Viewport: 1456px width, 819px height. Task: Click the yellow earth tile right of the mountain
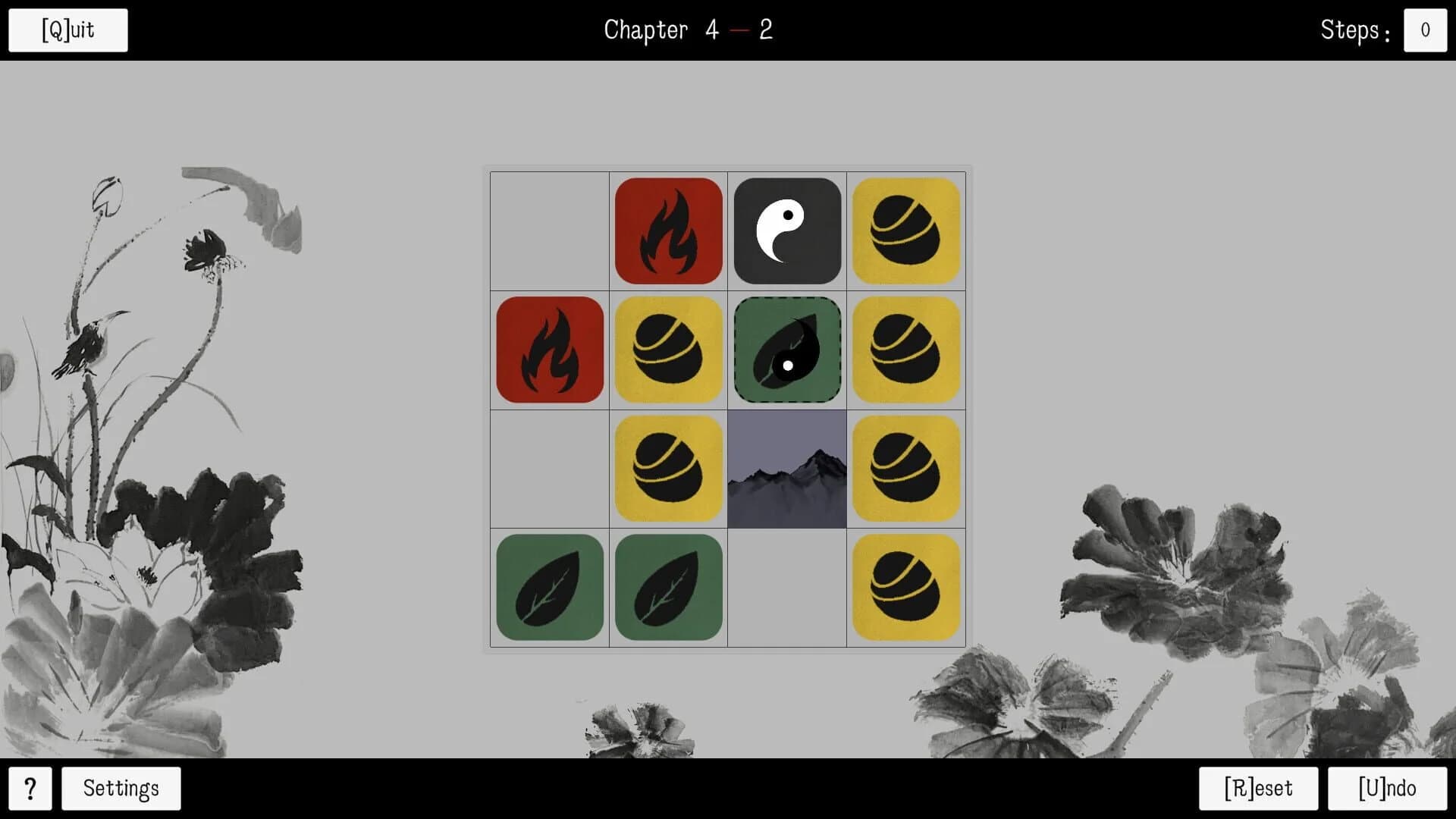[906, 469]
